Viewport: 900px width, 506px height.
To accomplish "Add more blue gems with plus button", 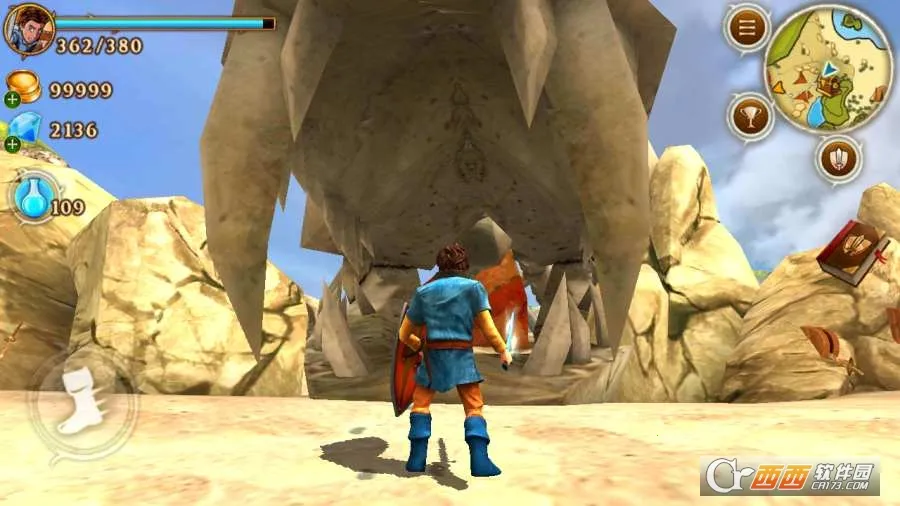I will [x=12, y=144].
